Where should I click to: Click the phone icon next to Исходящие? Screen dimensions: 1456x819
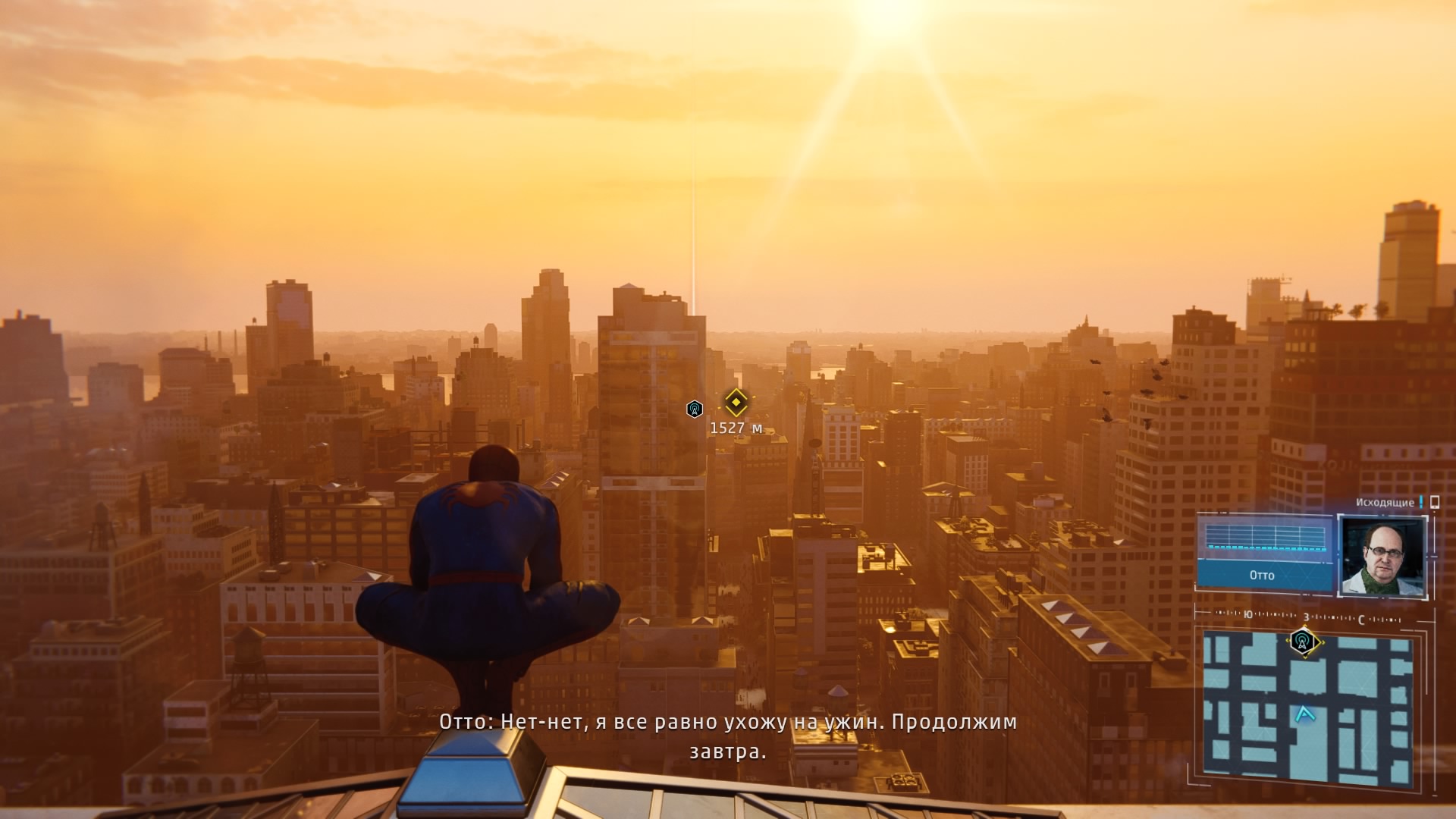click(1434, 502)
